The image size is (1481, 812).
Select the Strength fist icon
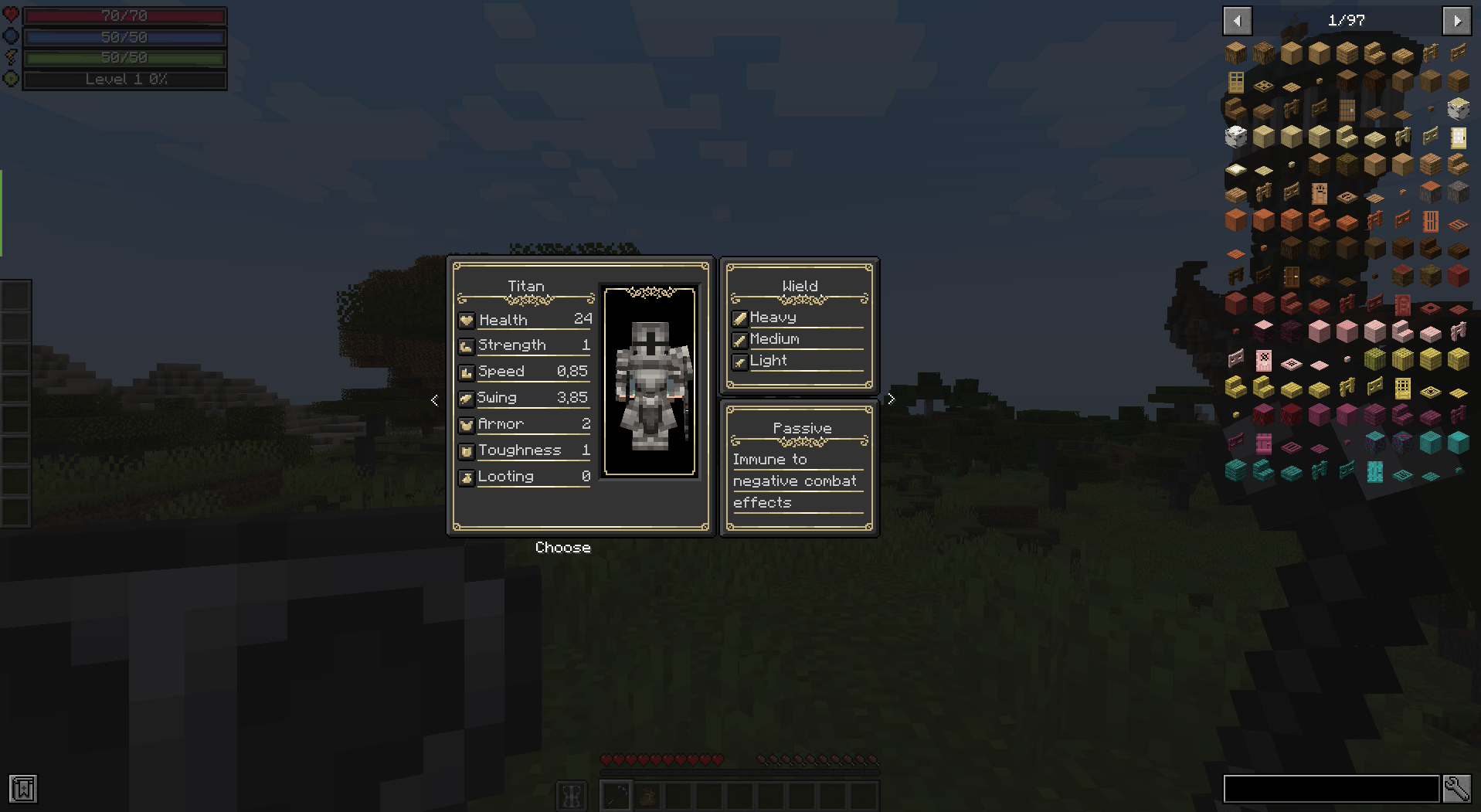click(466, 345)
